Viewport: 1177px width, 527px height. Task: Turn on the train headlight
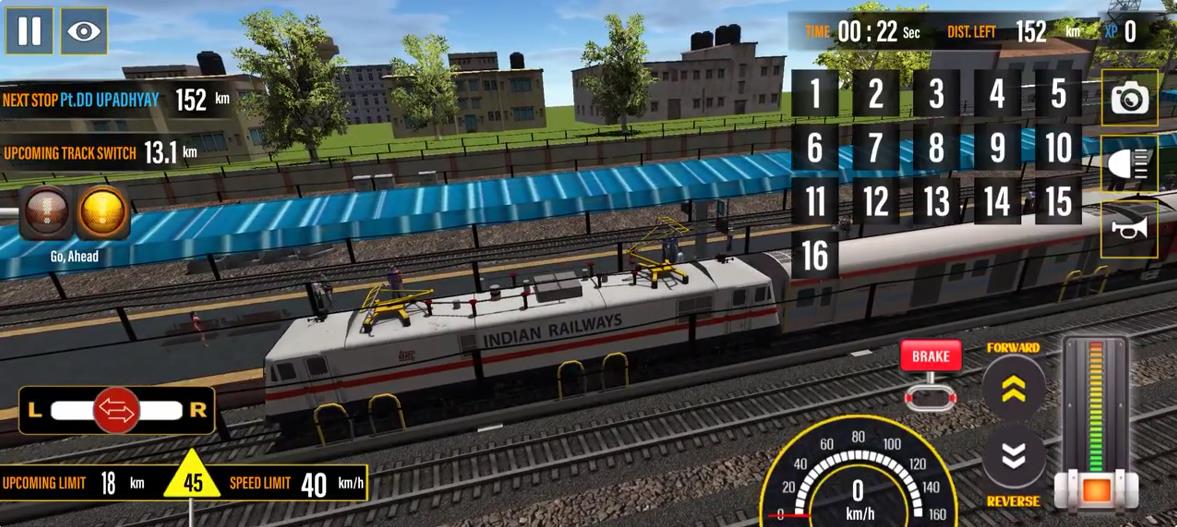click(x=1130, y=164)
